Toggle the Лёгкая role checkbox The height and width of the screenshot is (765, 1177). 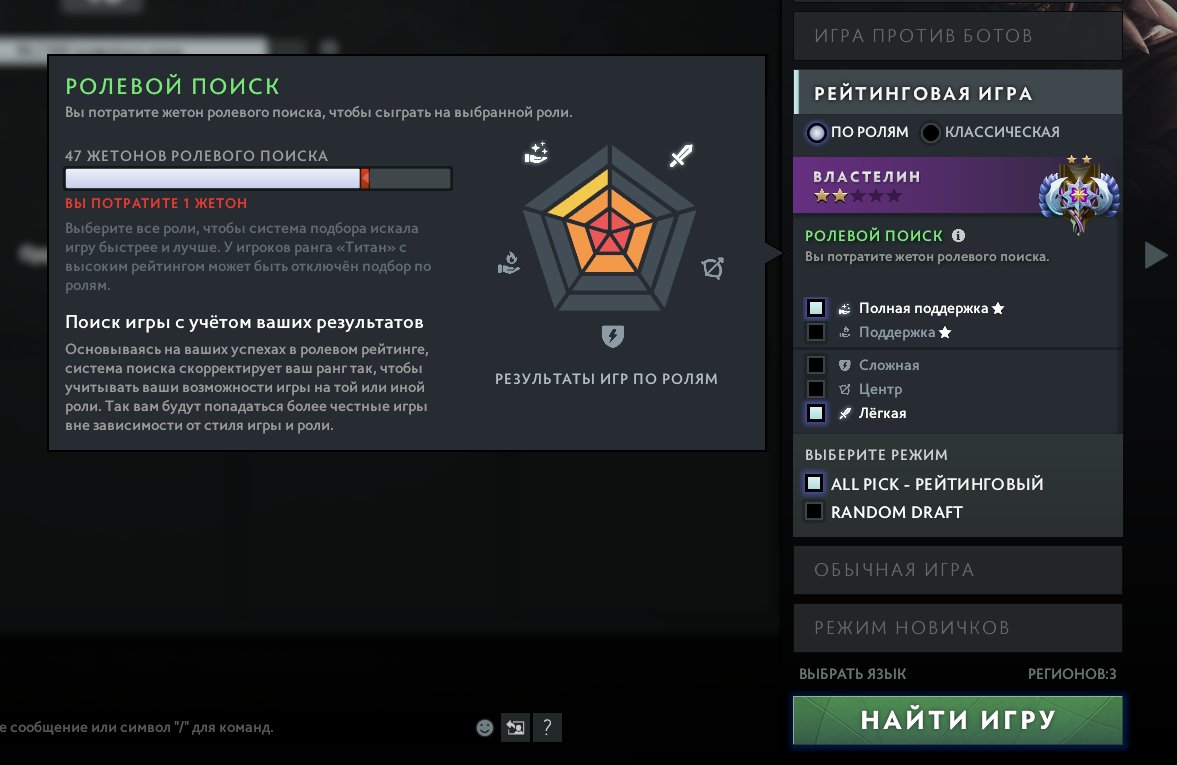point(816,413)
